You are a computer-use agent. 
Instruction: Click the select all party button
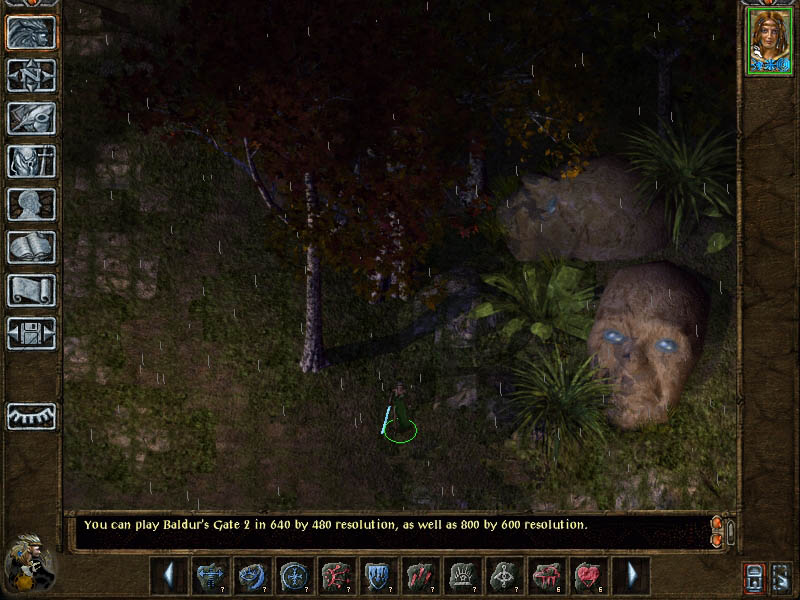pyautogui.click(x=782, y=577)
